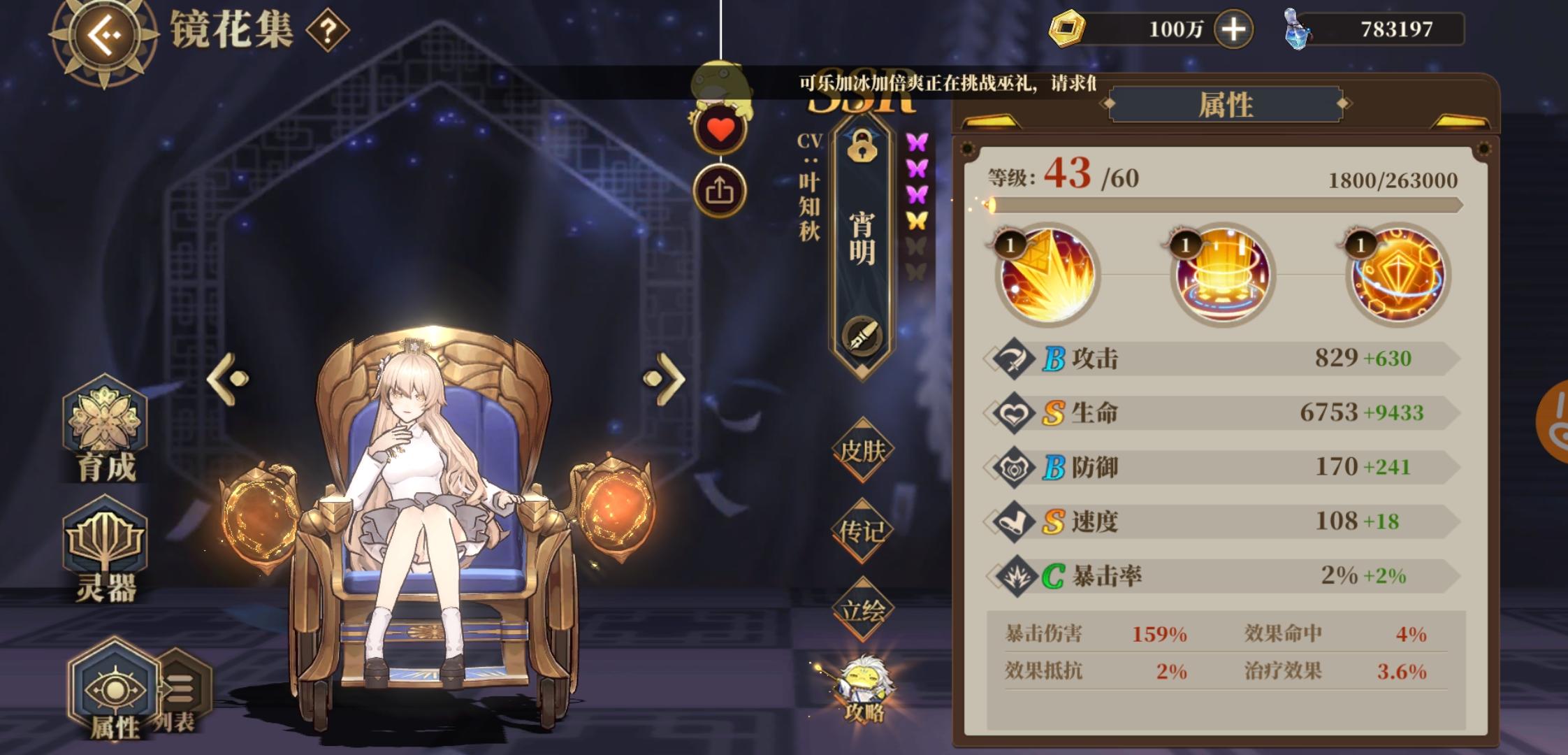Tap the share/upload circular icon
1568x755 pixels.
click(721, 189)
